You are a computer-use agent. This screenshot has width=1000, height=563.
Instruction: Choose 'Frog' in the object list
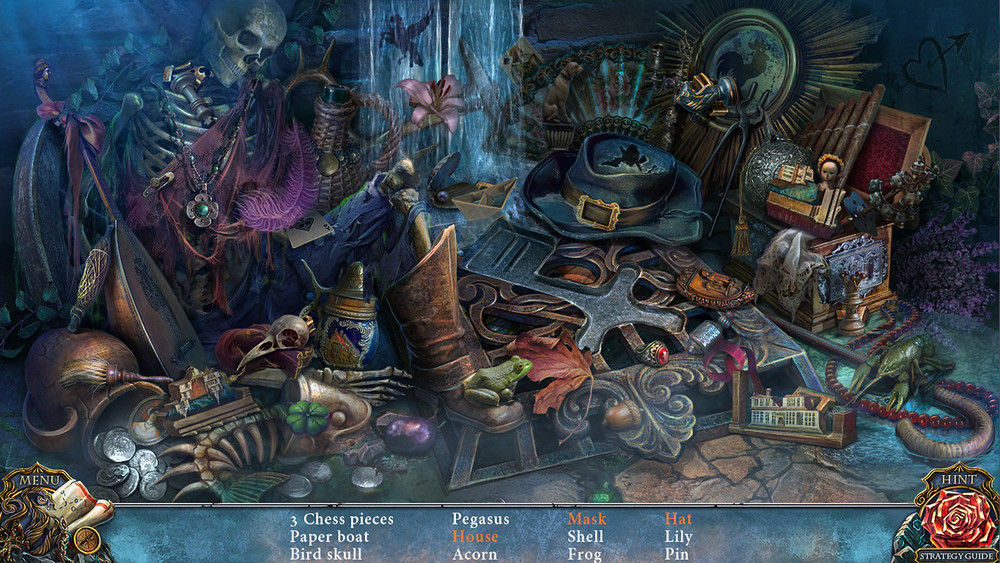click(584, 553)
